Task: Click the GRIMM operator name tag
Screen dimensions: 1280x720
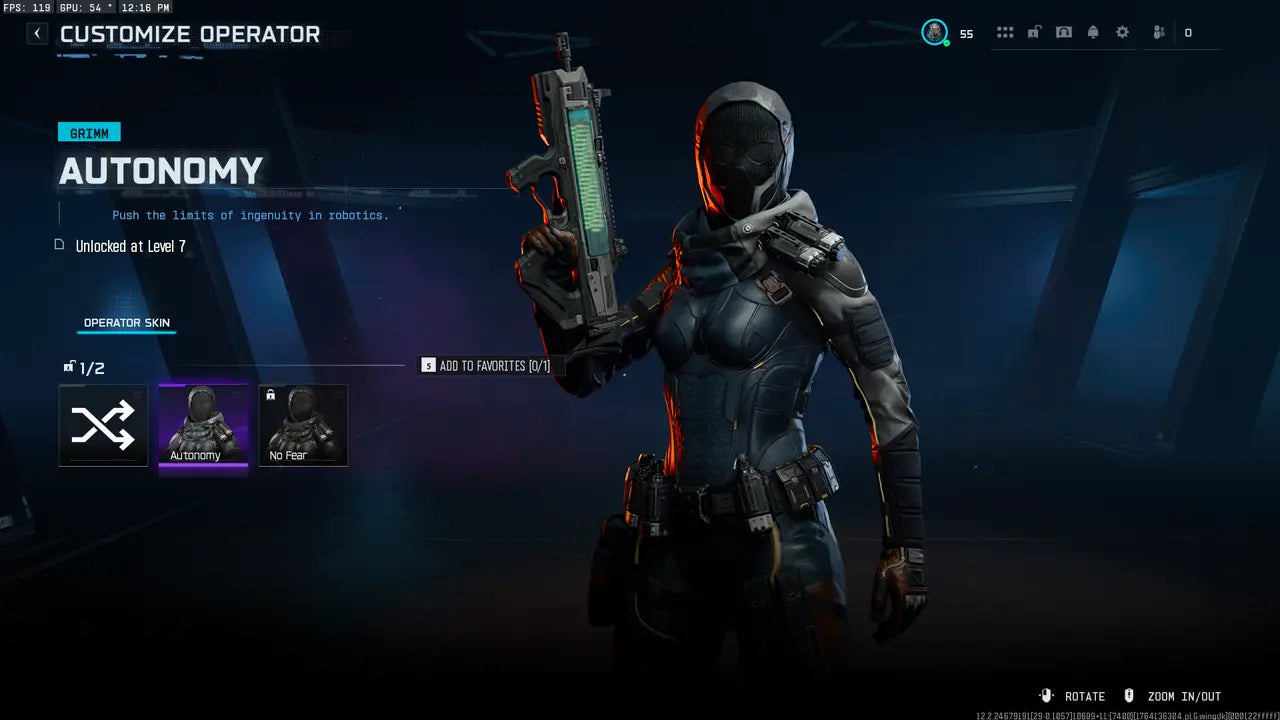Action: [89, 131]
